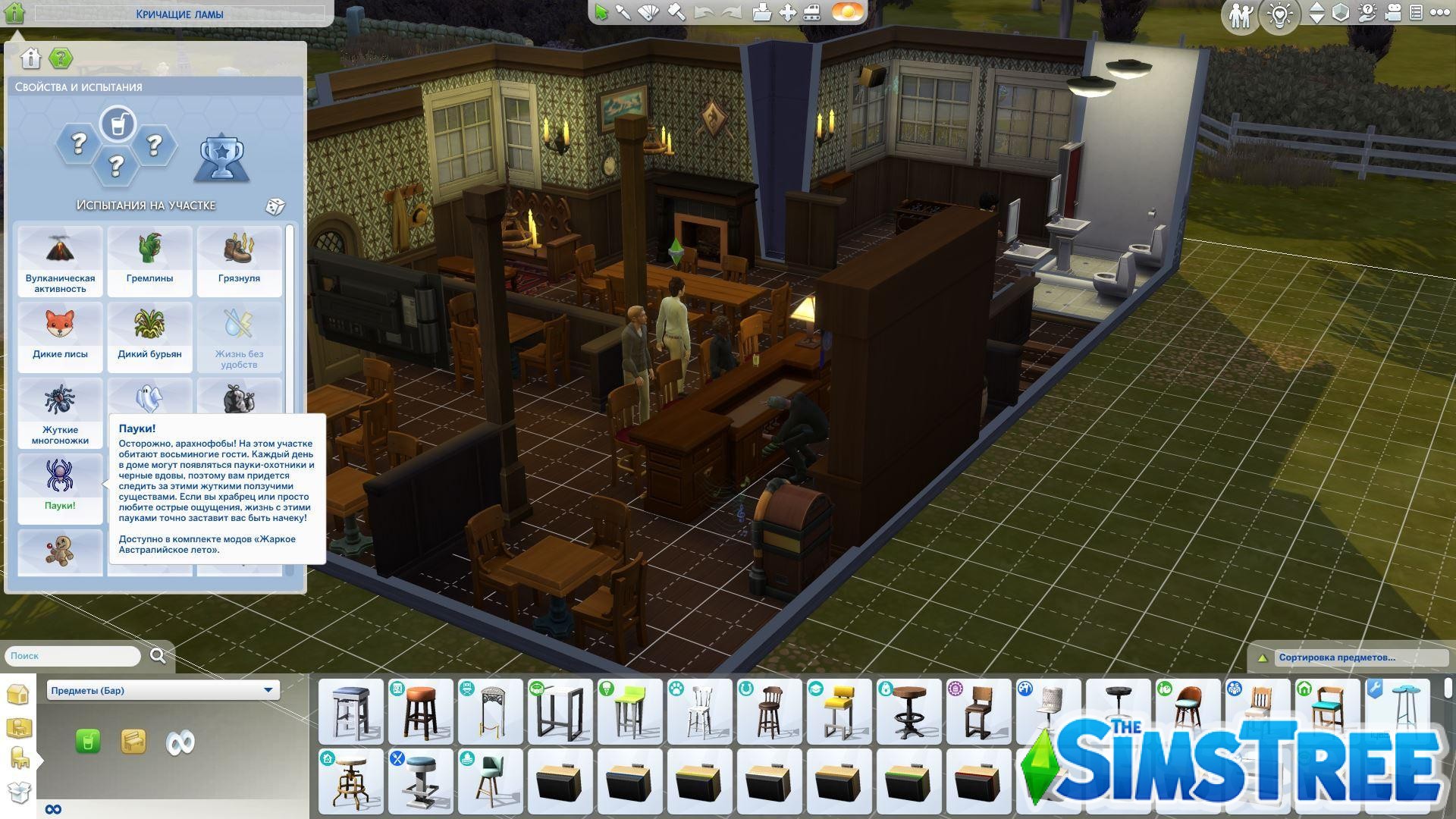Toggle the Пауки! lot trait
The height and width of the screenshot is (819, 1456).
60,485
